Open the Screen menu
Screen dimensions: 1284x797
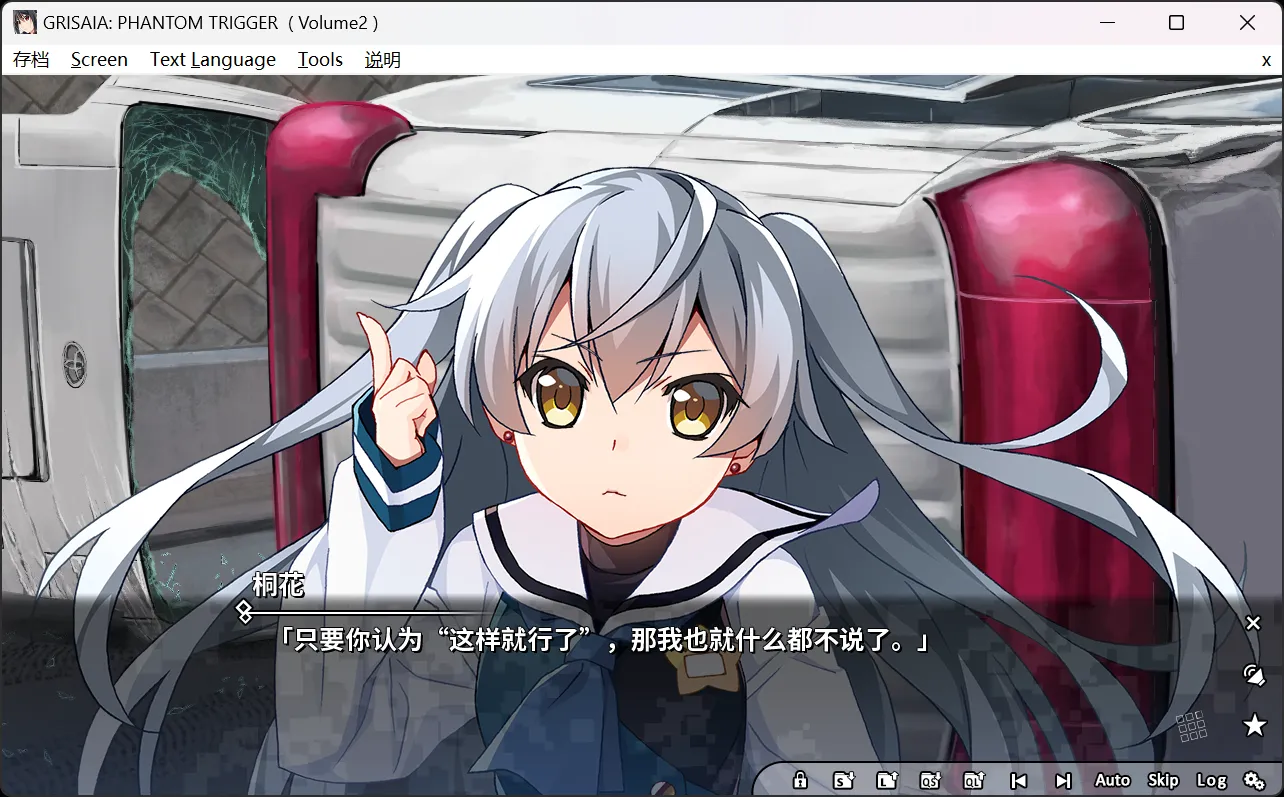point(99,59)
